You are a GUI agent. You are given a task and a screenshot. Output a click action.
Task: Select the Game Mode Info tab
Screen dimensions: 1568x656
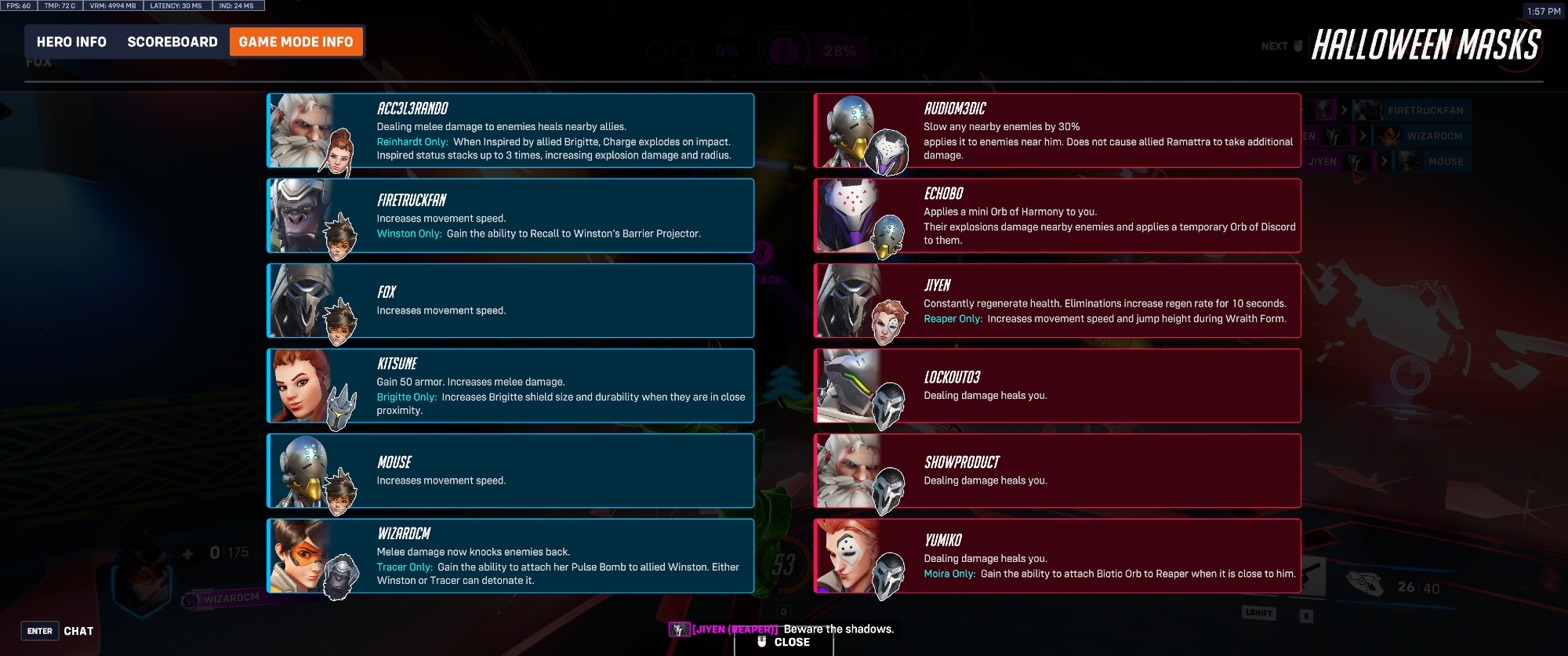296,42
